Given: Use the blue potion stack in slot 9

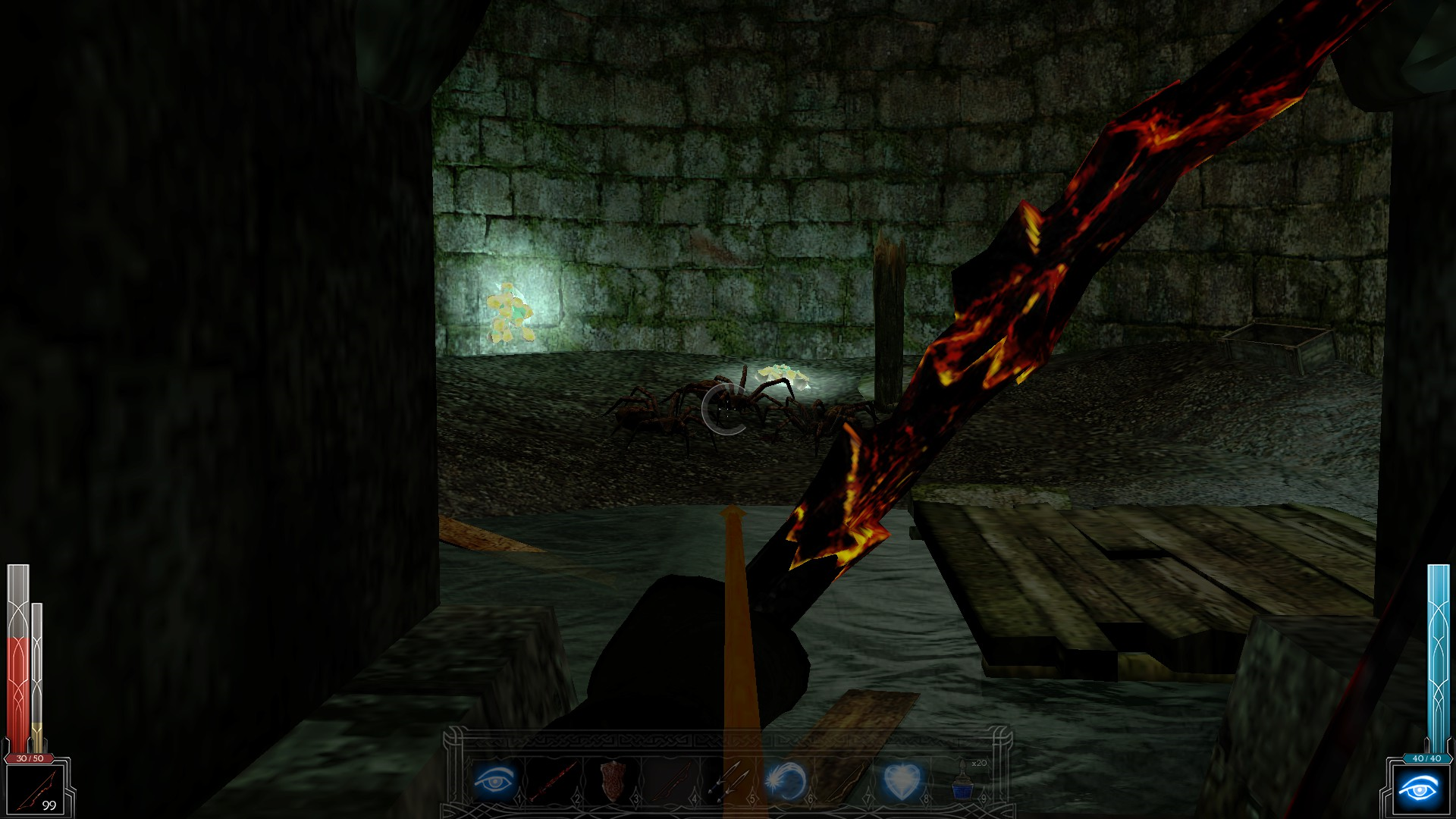Looking at the screenshot, I should tap(961, 781).
